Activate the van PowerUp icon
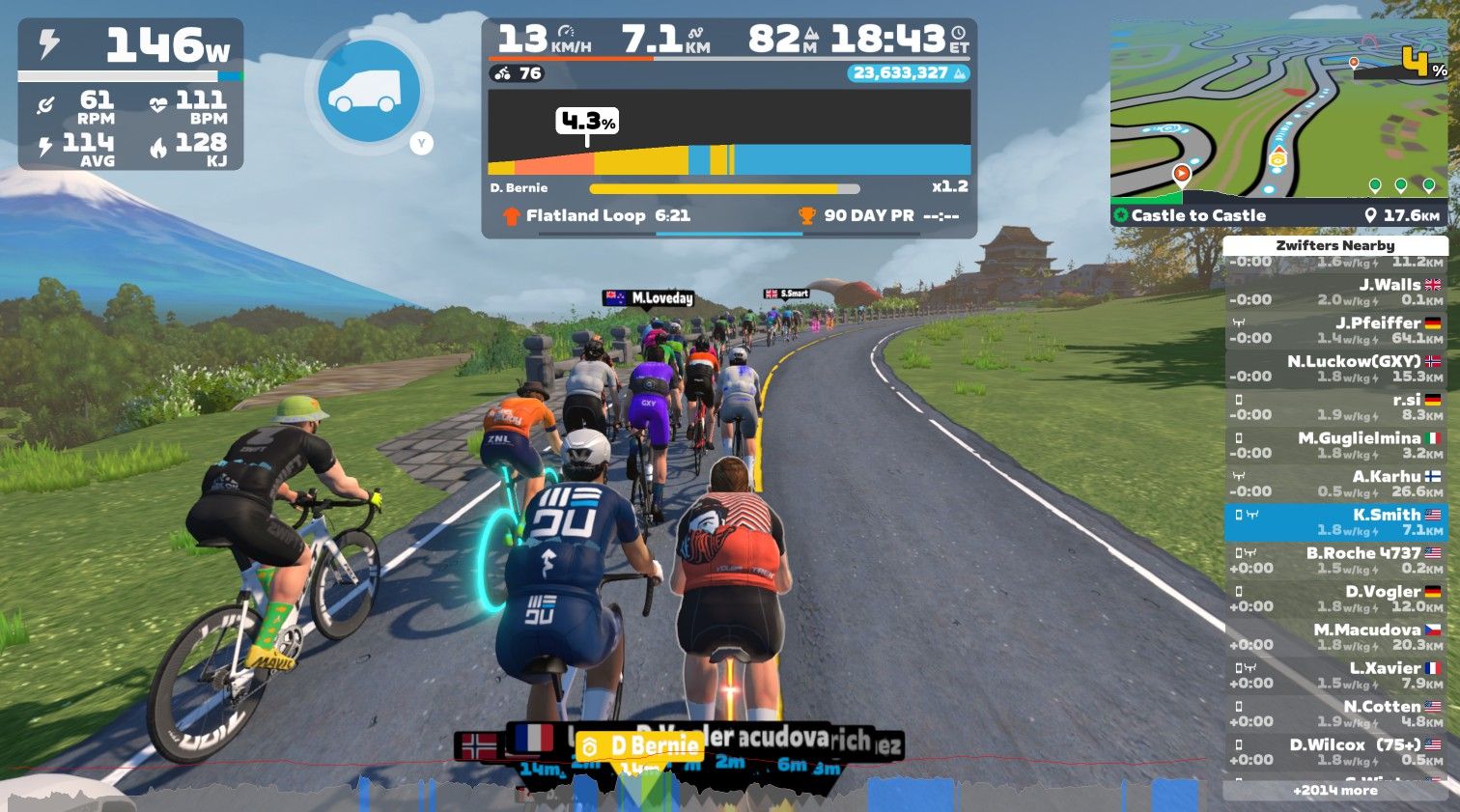The width and height of the screenshot is (1460, 812). (368, 91)
